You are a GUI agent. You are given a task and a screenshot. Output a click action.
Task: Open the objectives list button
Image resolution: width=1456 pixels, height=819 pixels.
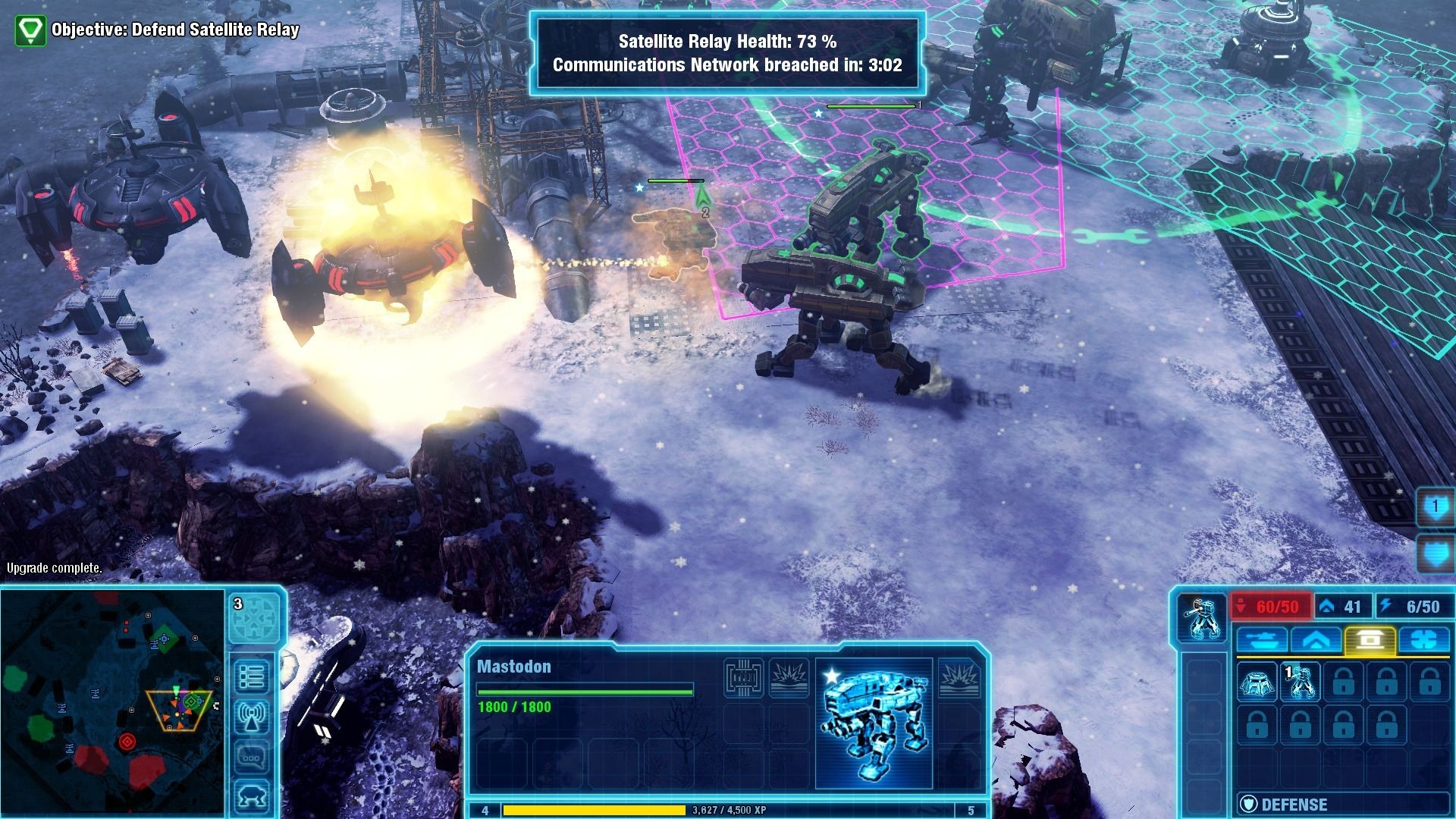[252, 675]
